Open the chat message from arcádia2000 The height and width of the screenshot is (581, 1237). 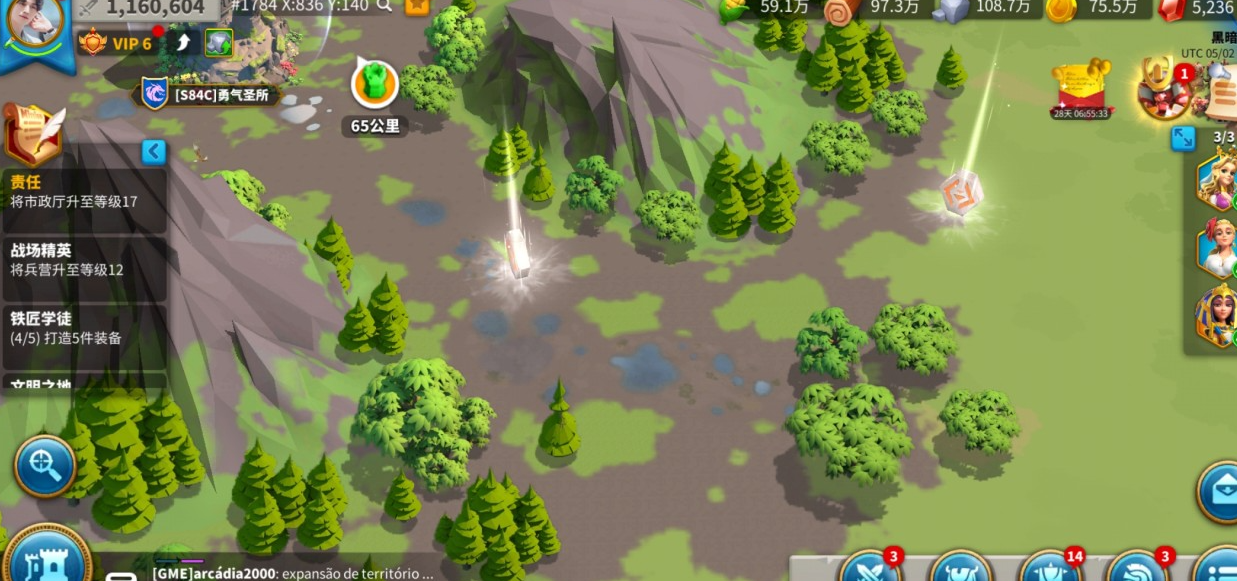292,573
